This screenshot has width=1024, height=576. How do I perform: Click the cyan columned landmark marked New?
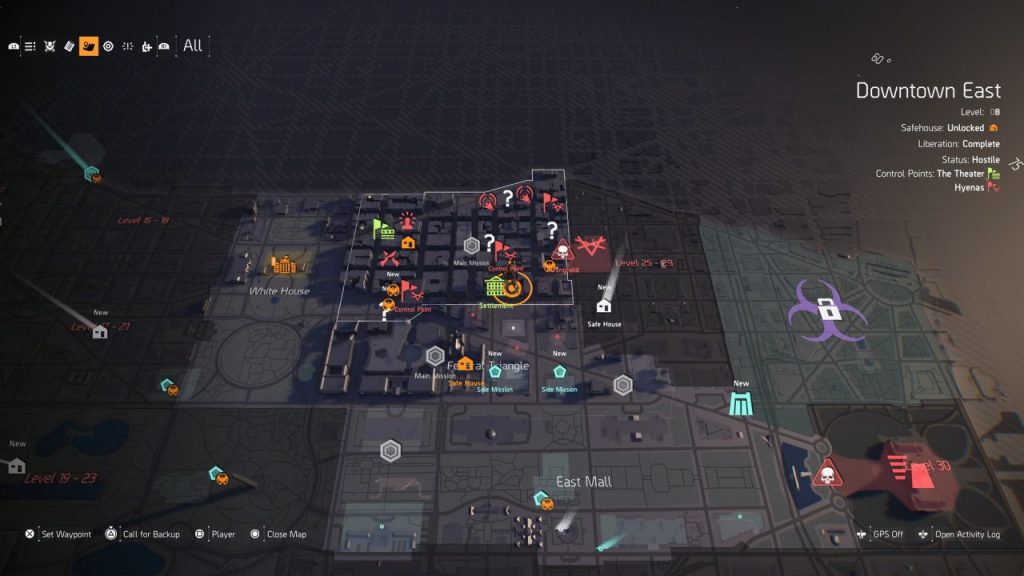tap(741, 403)
